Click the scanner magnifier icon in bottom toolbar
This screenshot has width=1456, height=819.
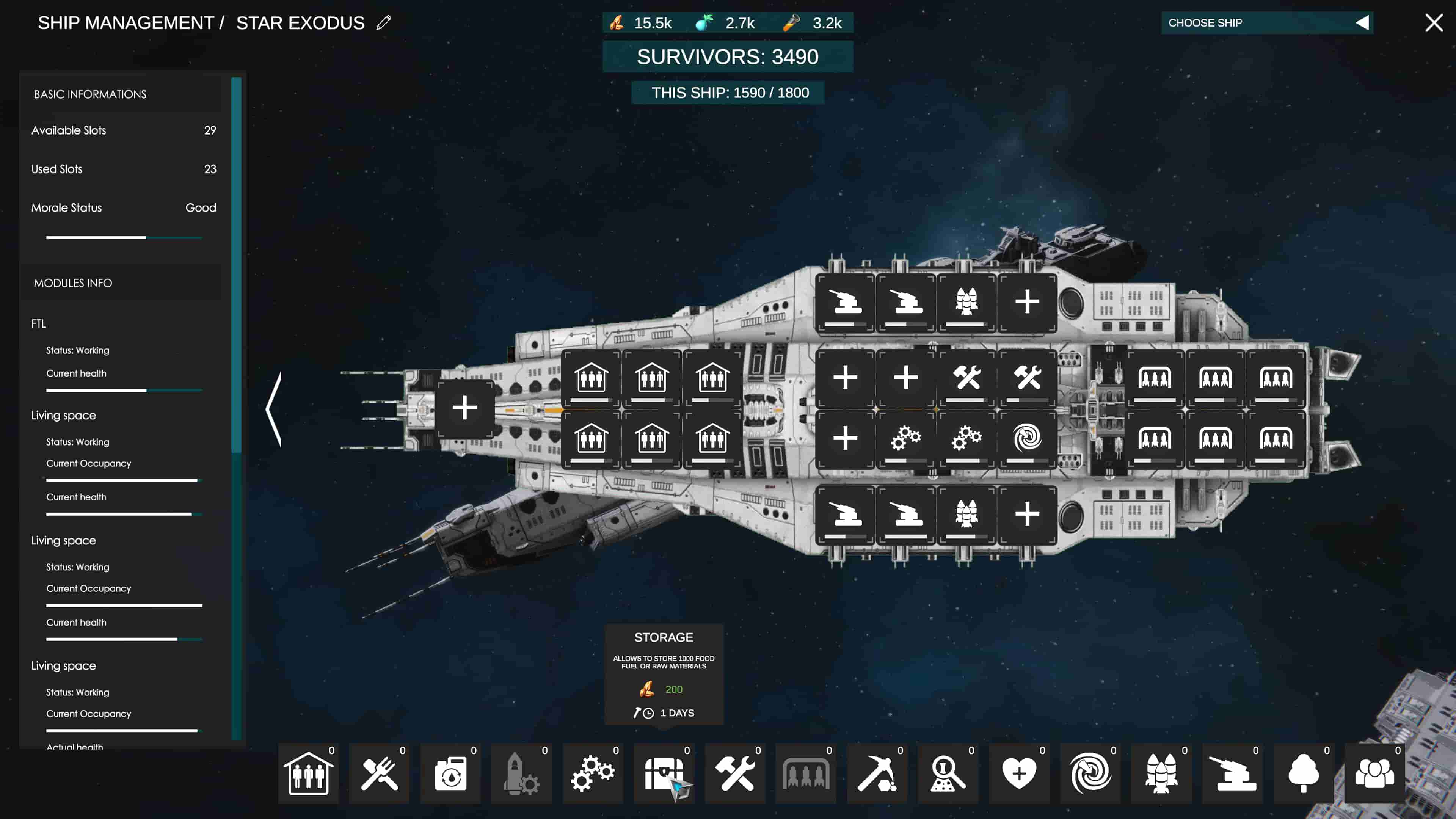[949, 774]
